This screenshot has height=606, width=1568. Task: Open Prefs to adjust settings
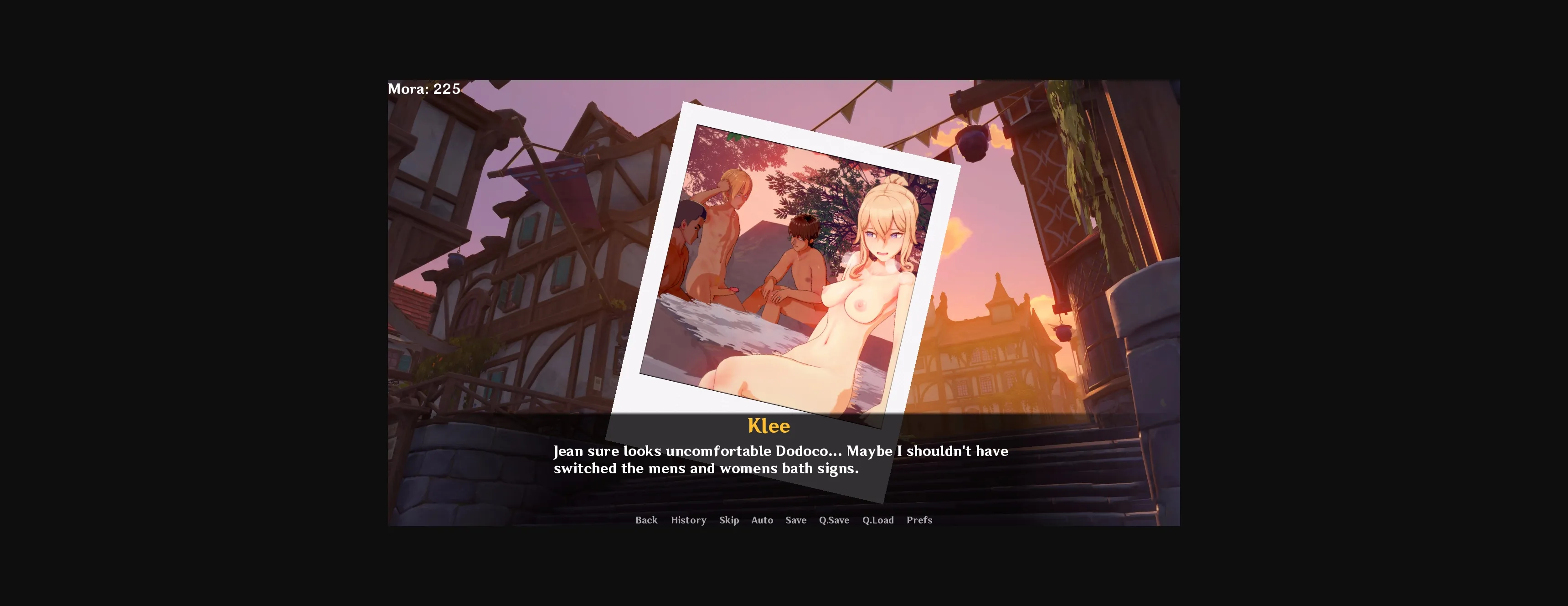[x=920, y=520]
